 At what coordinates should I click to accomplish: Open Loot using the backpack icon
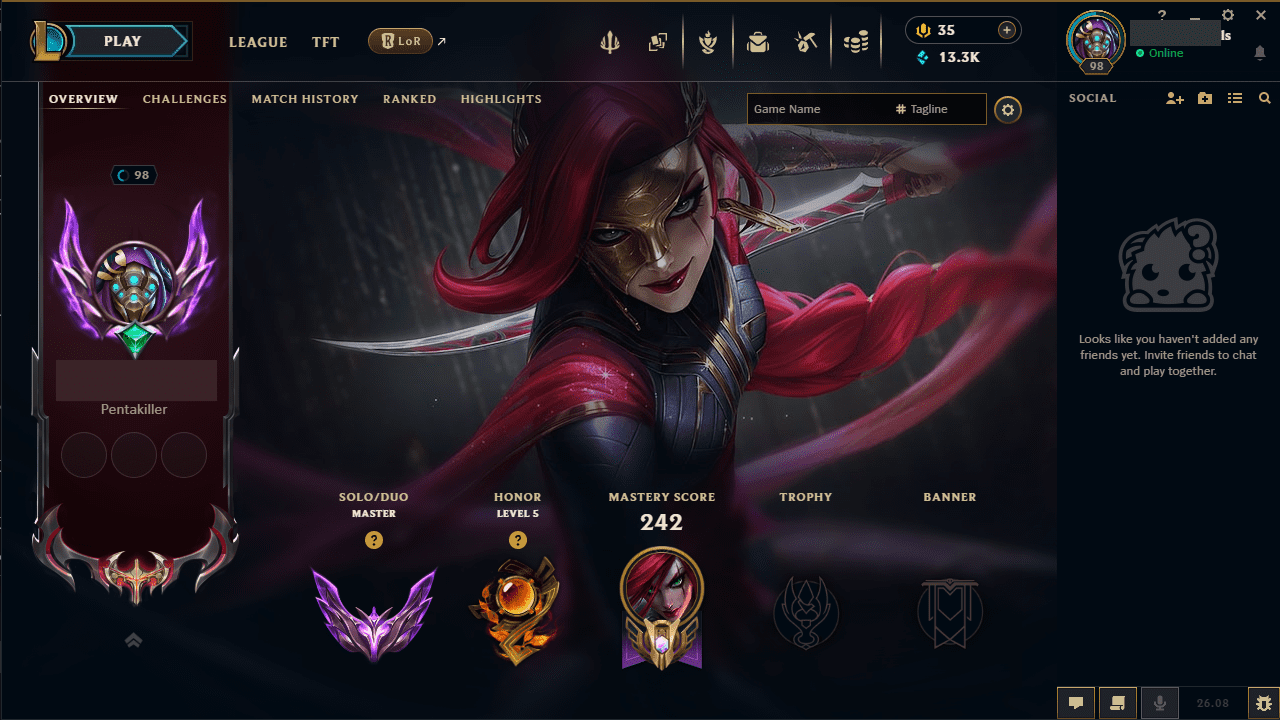pyautogui.click(x=758, y=41)
